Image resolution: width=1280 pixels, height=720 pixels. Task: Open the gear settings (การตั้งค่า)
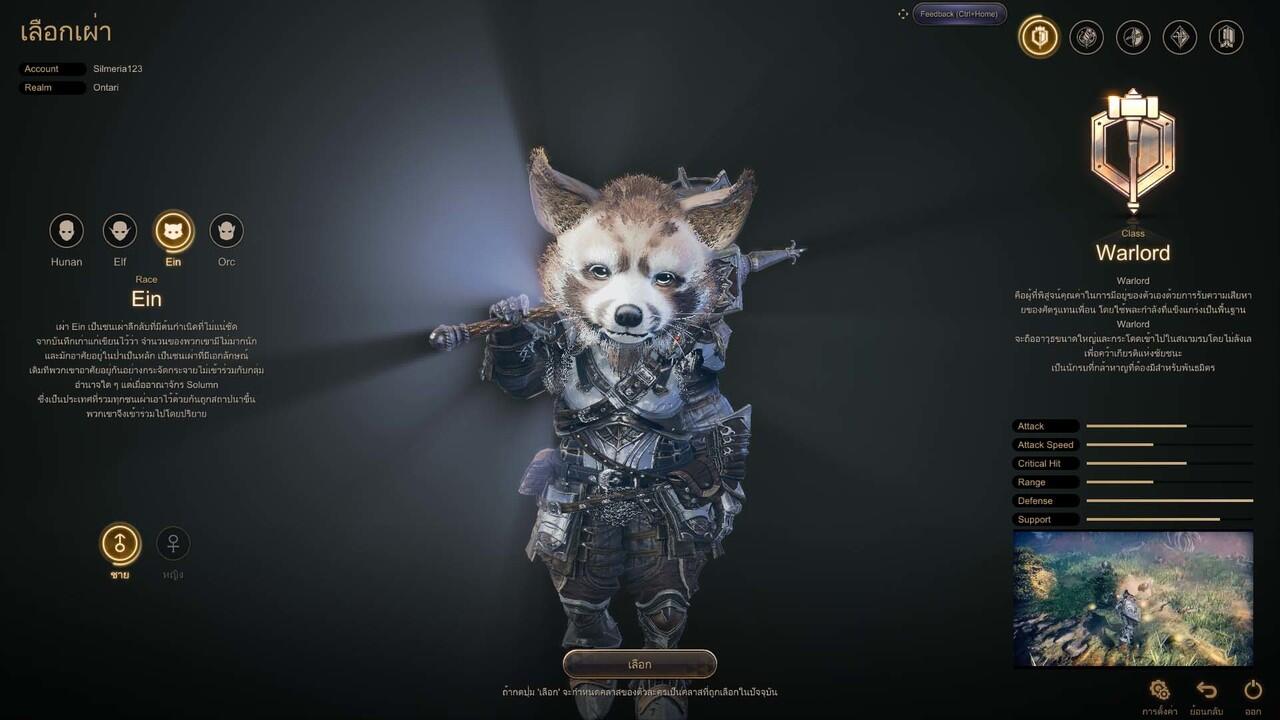coord(1160,690)
